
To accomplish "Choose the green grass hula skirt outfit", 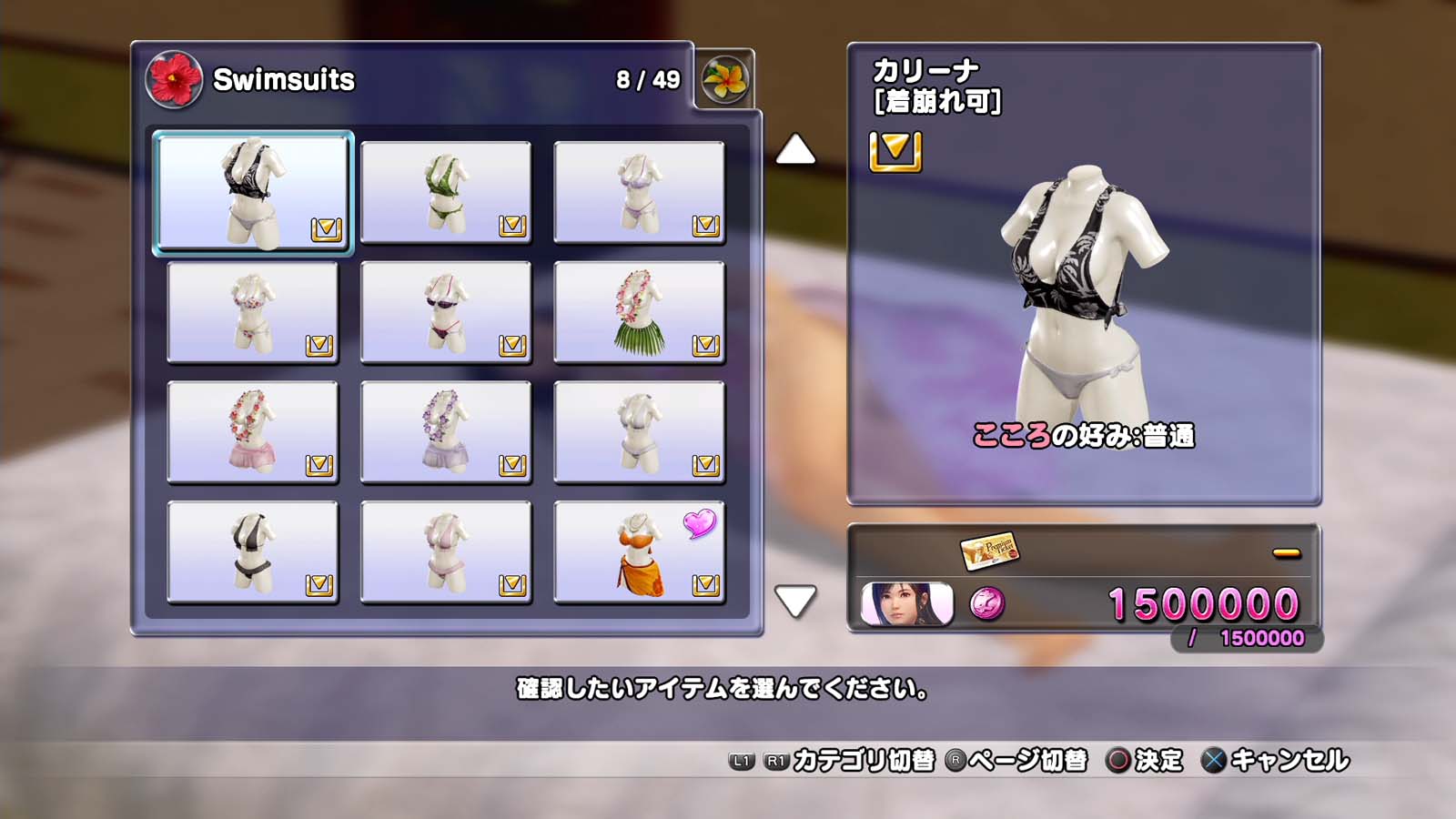I will 639,312.
